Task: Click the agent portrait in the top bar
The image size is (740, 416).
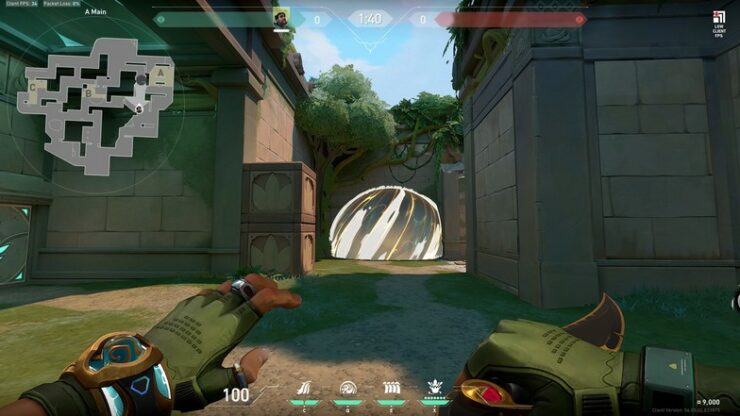Action: 281,18
